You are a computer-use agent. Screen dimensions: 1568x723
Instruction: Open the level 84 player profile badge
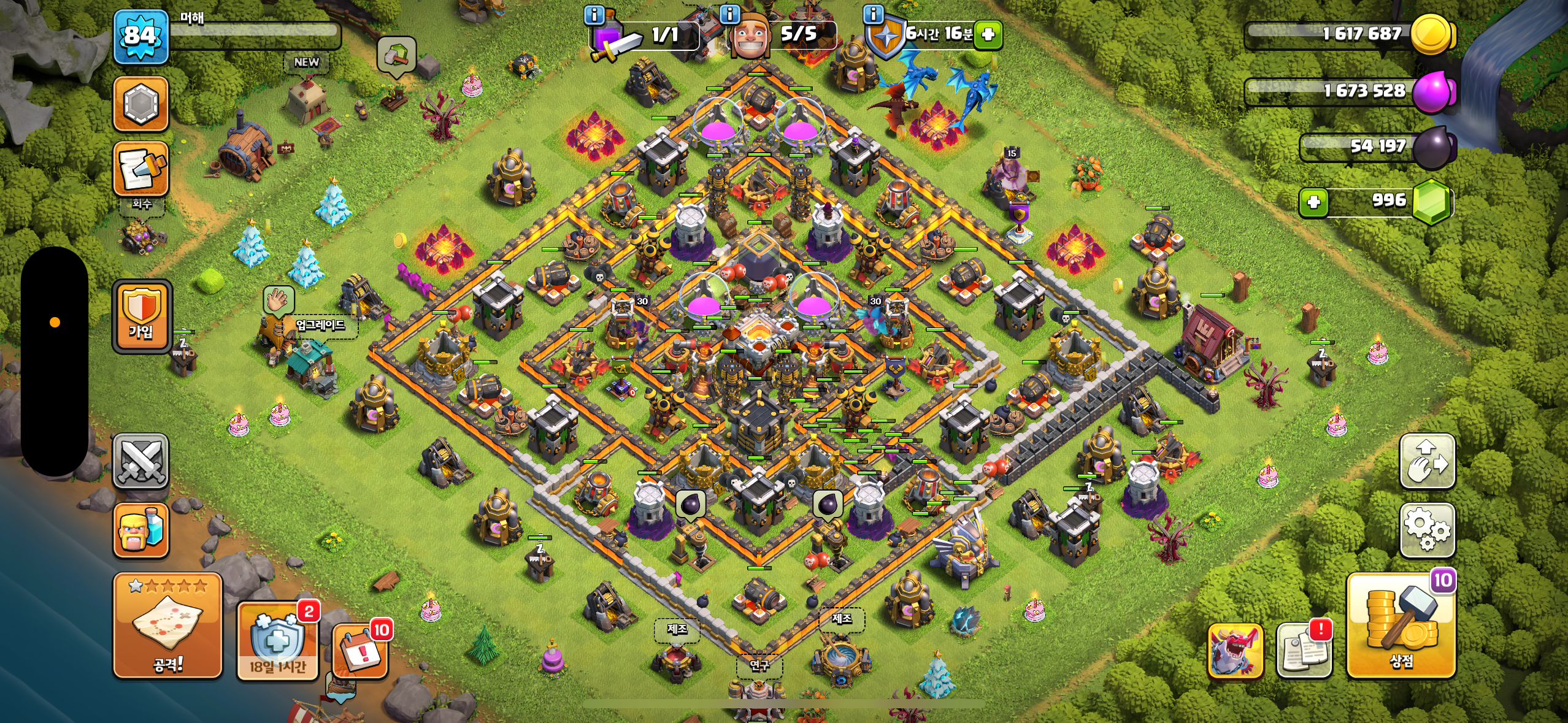click(140, 36)
